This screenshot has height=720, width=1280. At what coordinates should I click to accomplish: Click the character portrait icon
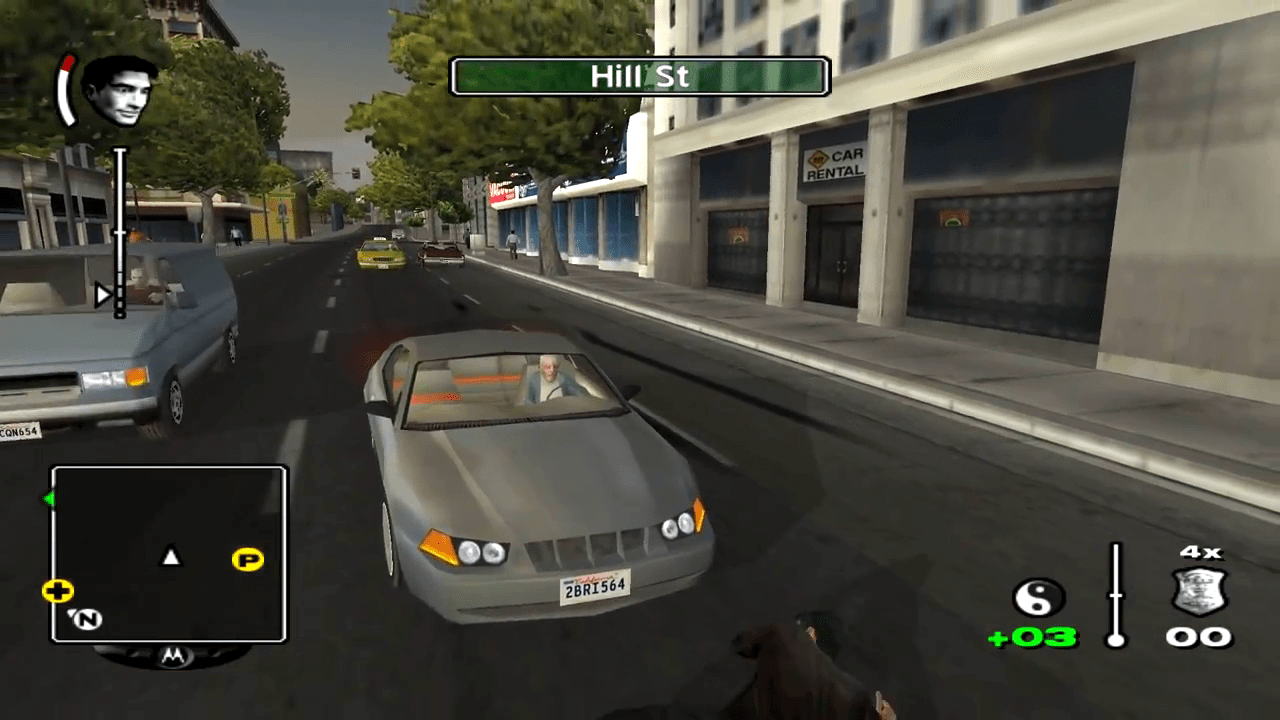tap(119, 90)
